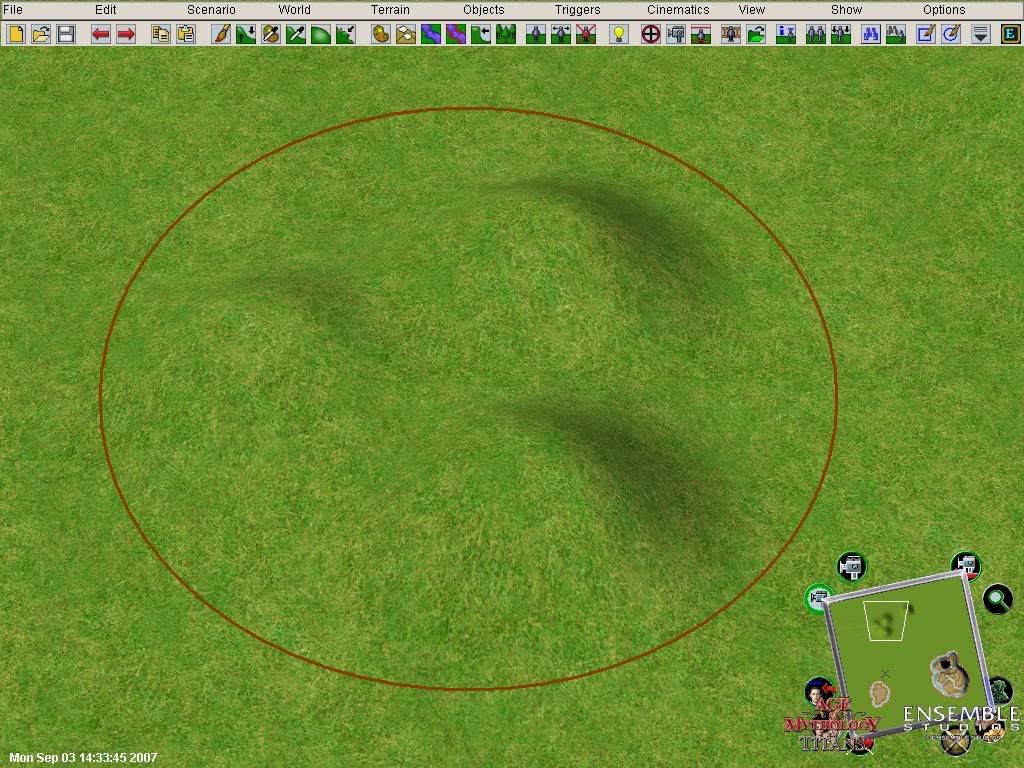This screenshot has height=768, width=1024.
Task: Open the Cinematics menu
Action: [677, 10]
